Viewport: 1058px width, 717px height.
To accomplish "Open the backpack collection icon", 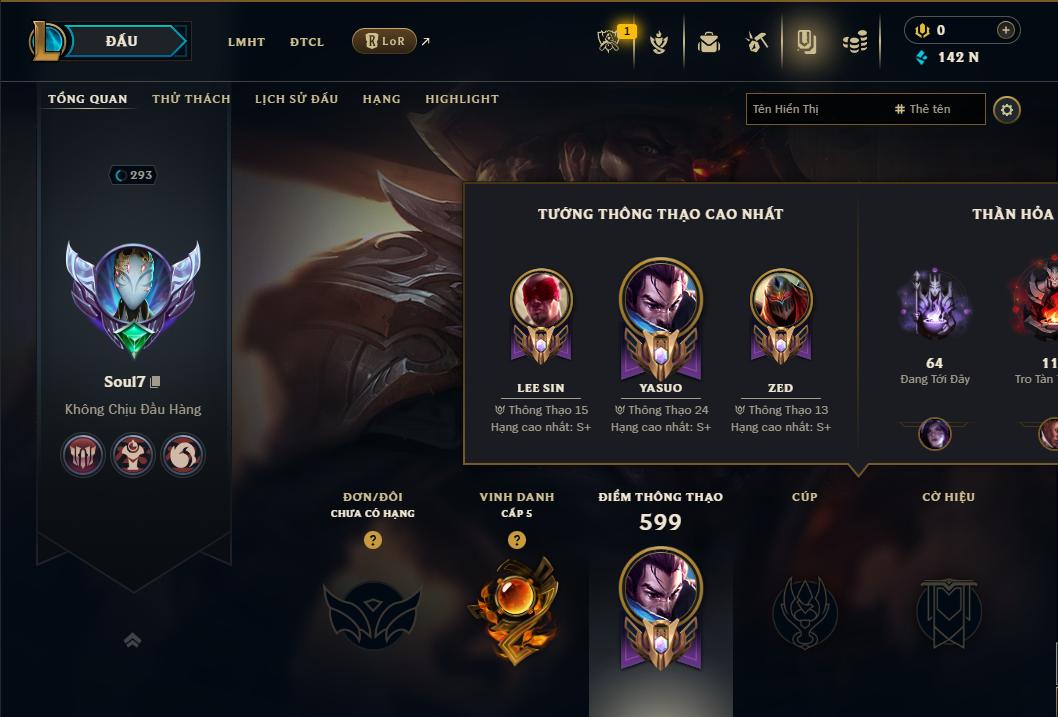I will pyautogui.click(x=709, y=42).
